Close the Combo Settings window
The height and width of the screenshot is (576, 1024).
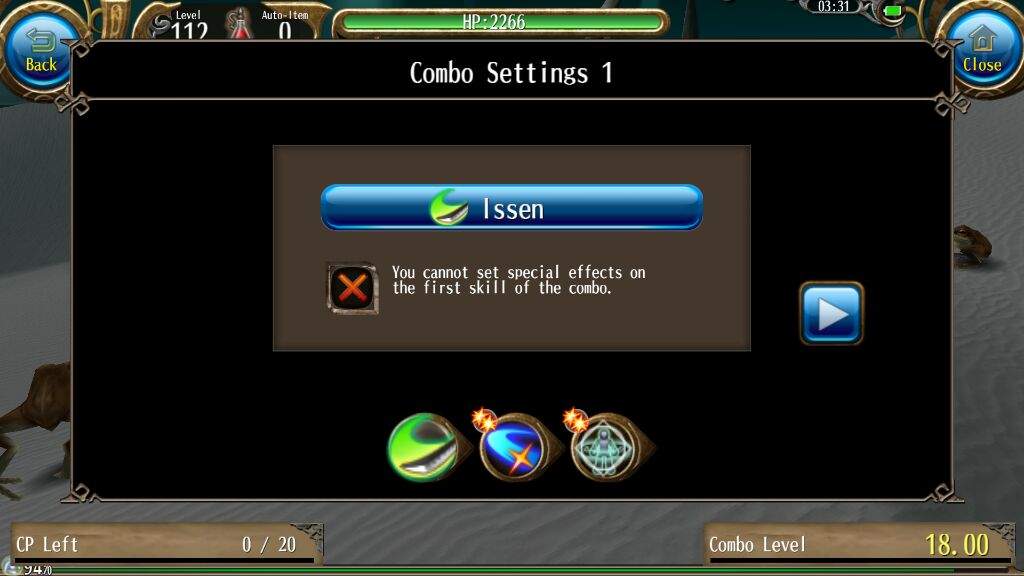coord(981,52)
